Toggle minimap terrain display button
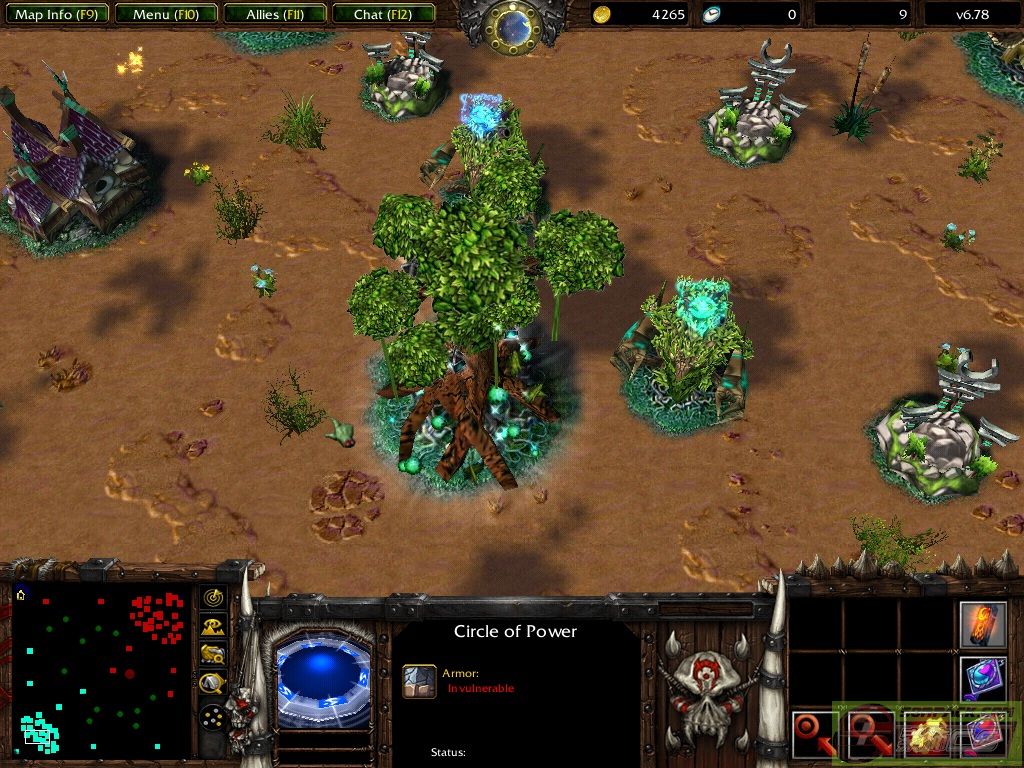Screen dimensions: 1024x768 [212, 627]
